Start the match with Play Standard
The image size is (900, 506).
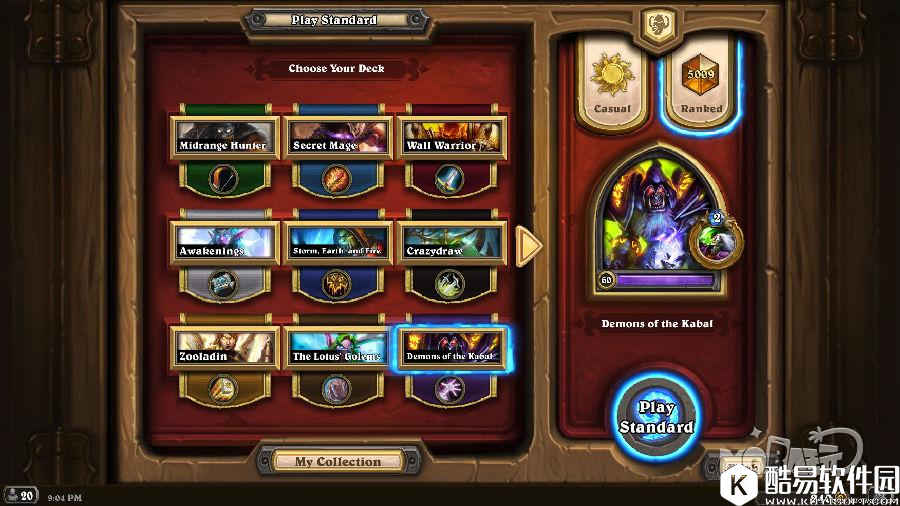(x=655, y=417)
